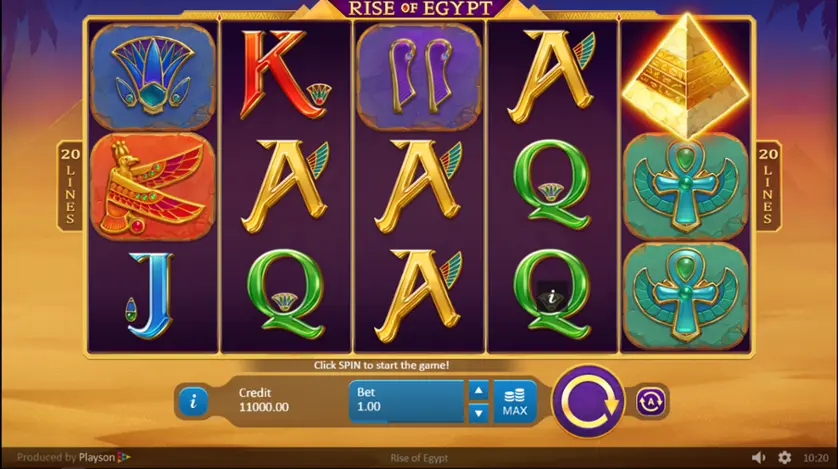Select the right 20 Lines indicator

click(x=767, y=185)
